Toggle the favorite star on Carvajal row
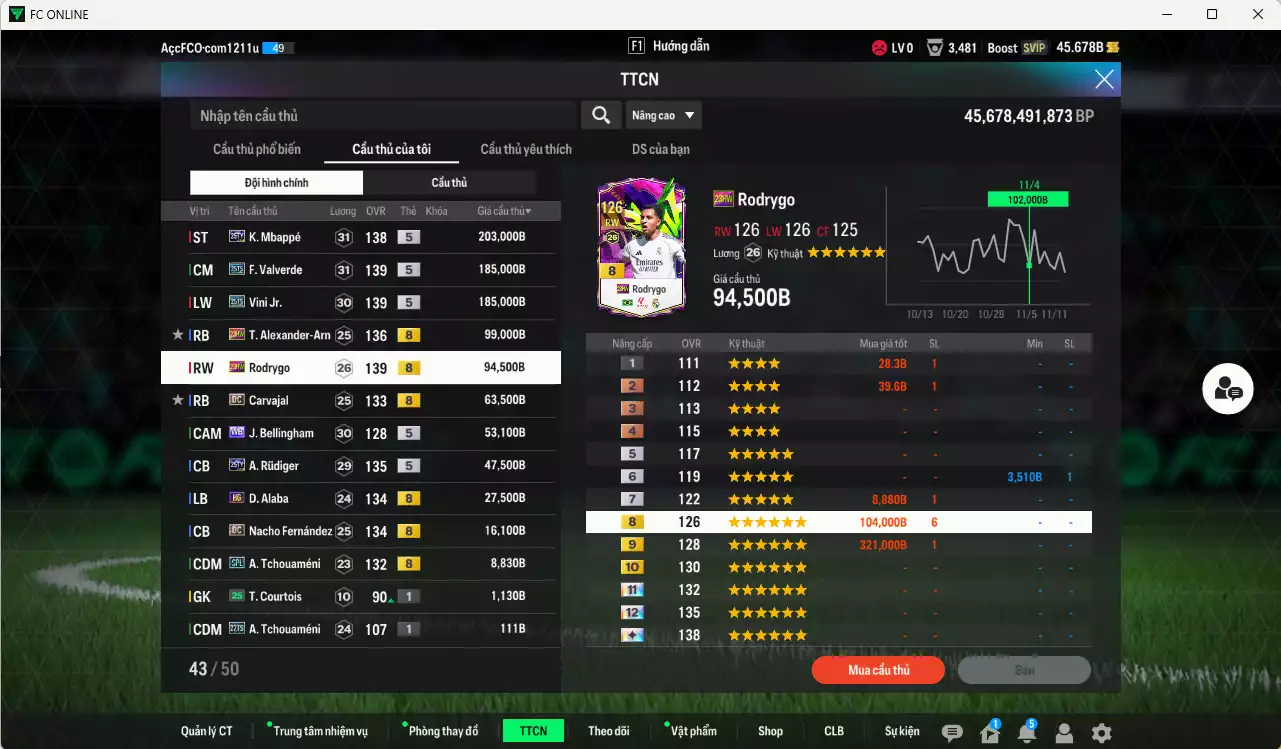1281x749 pixels. point(177,400)
